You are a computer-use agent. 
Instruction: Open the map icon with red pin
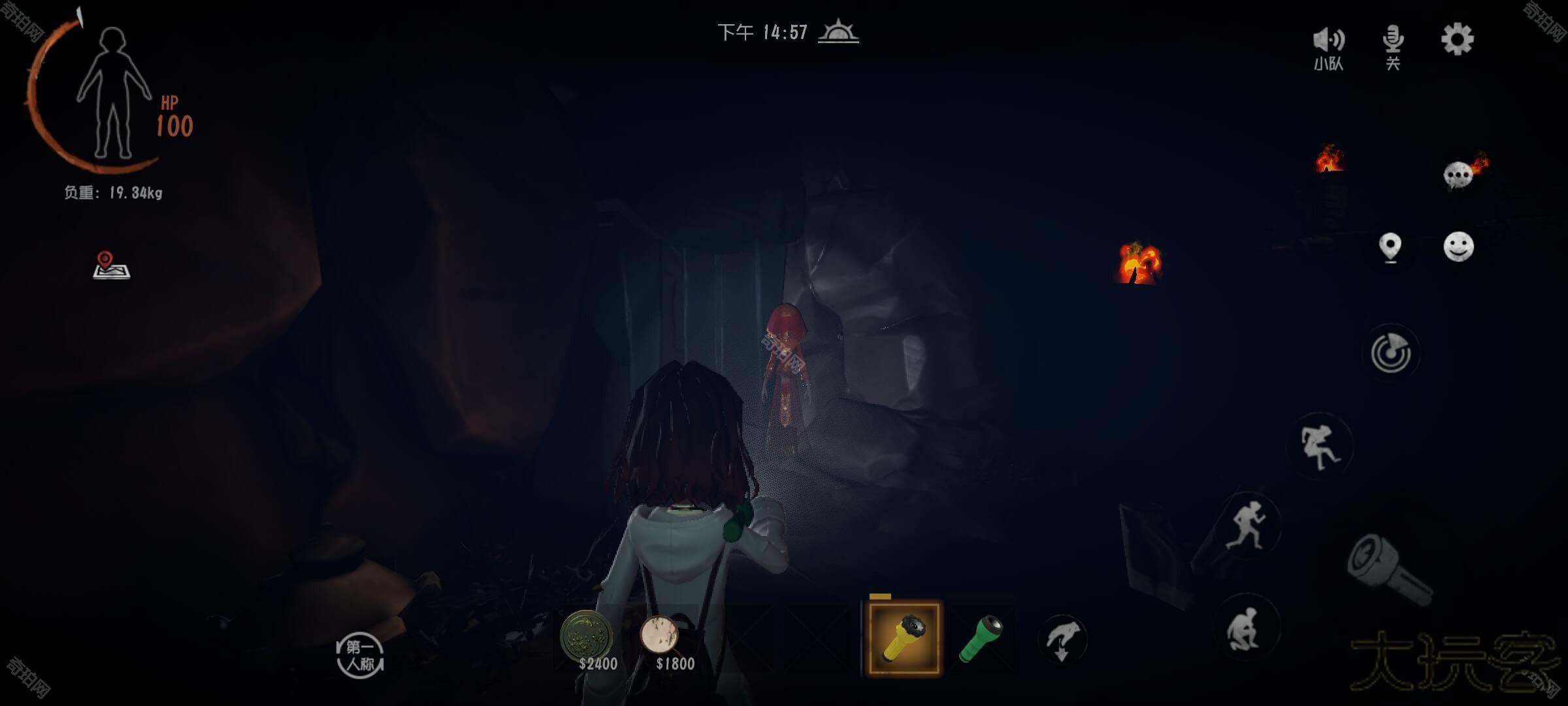[111, 265]
